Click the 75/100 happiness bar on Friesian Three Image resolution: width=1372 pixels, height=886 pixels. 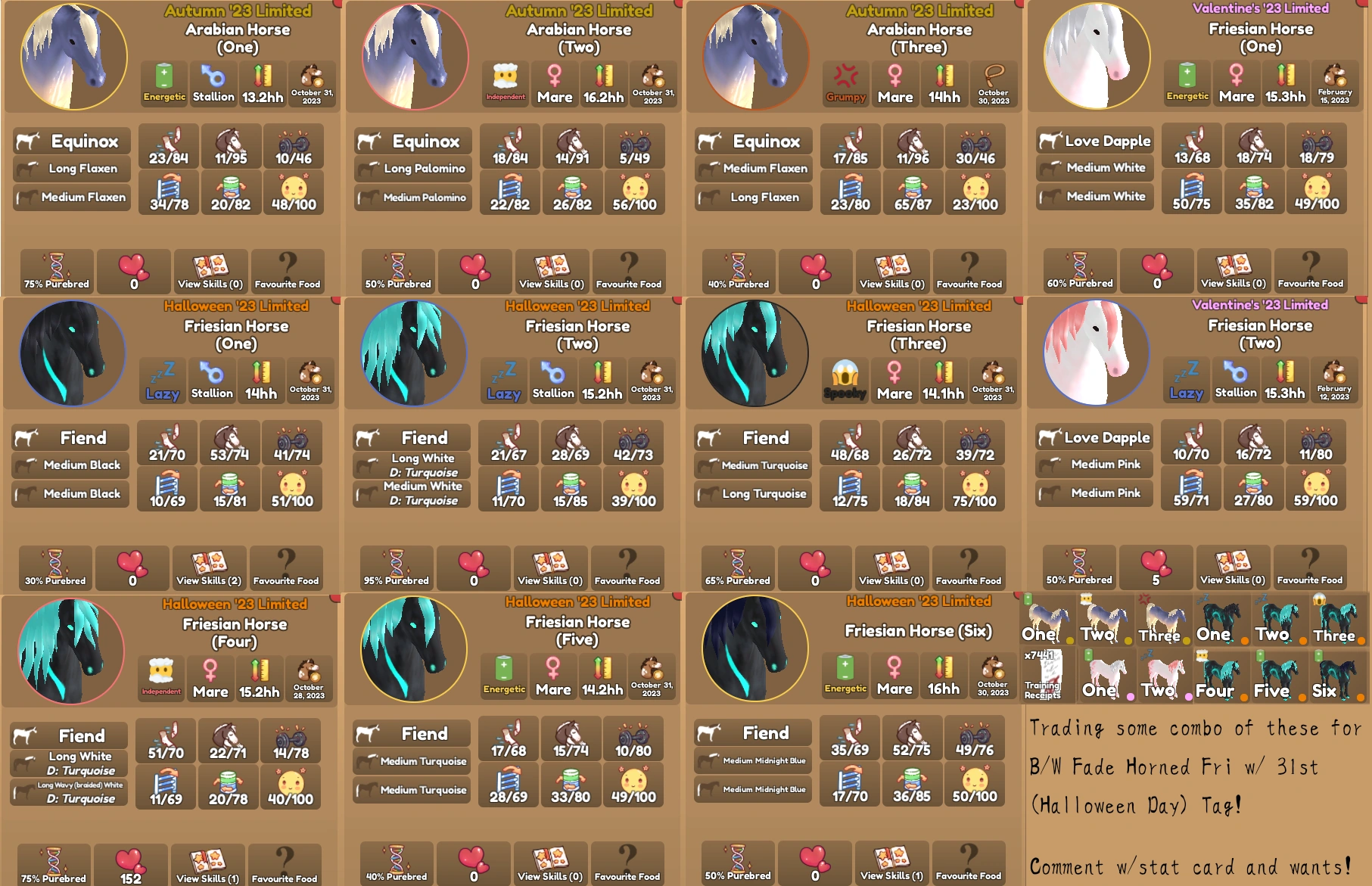pos(975,489)
